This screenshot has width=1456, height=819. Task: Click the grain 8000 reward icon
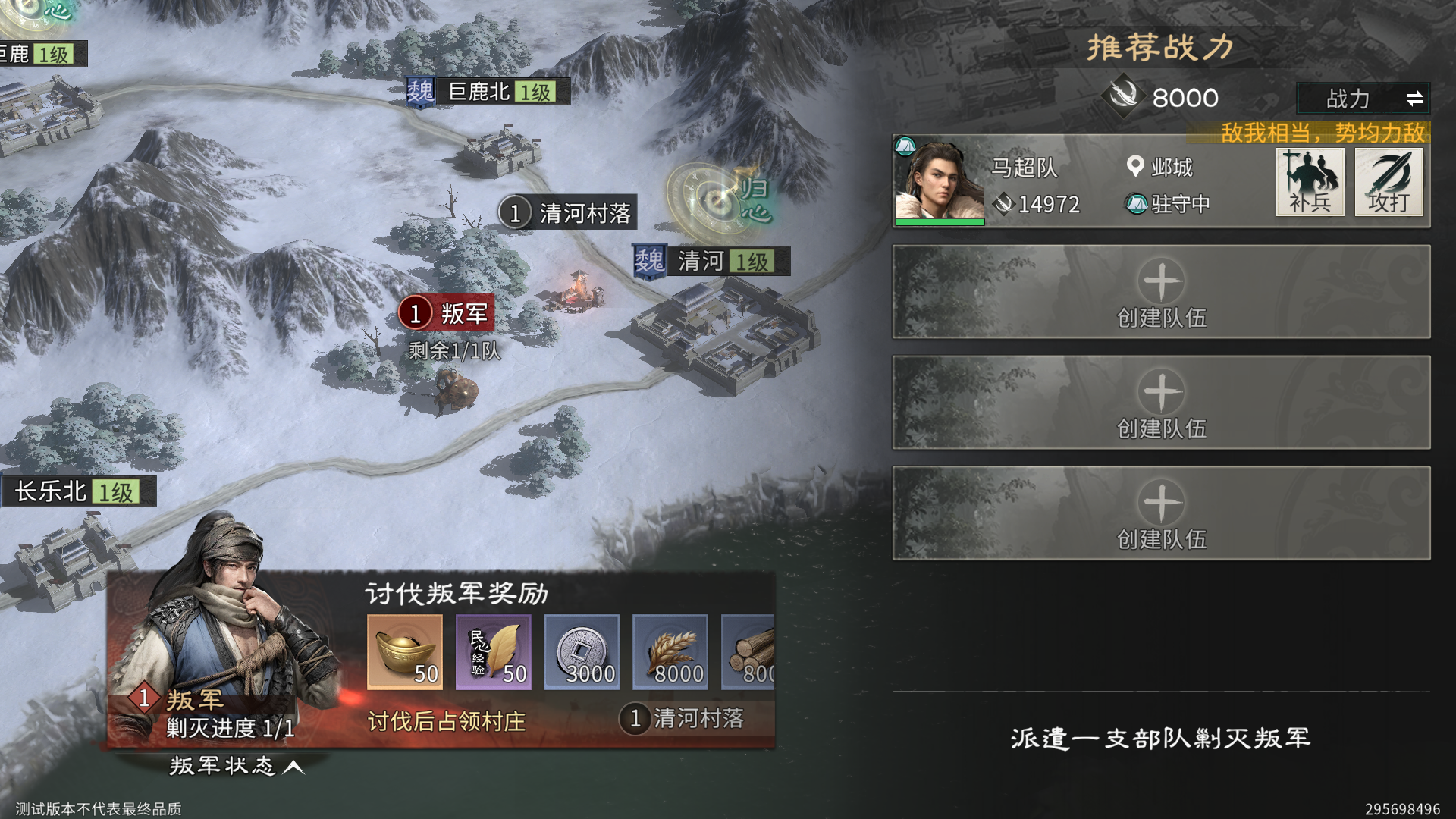[670, 651]
